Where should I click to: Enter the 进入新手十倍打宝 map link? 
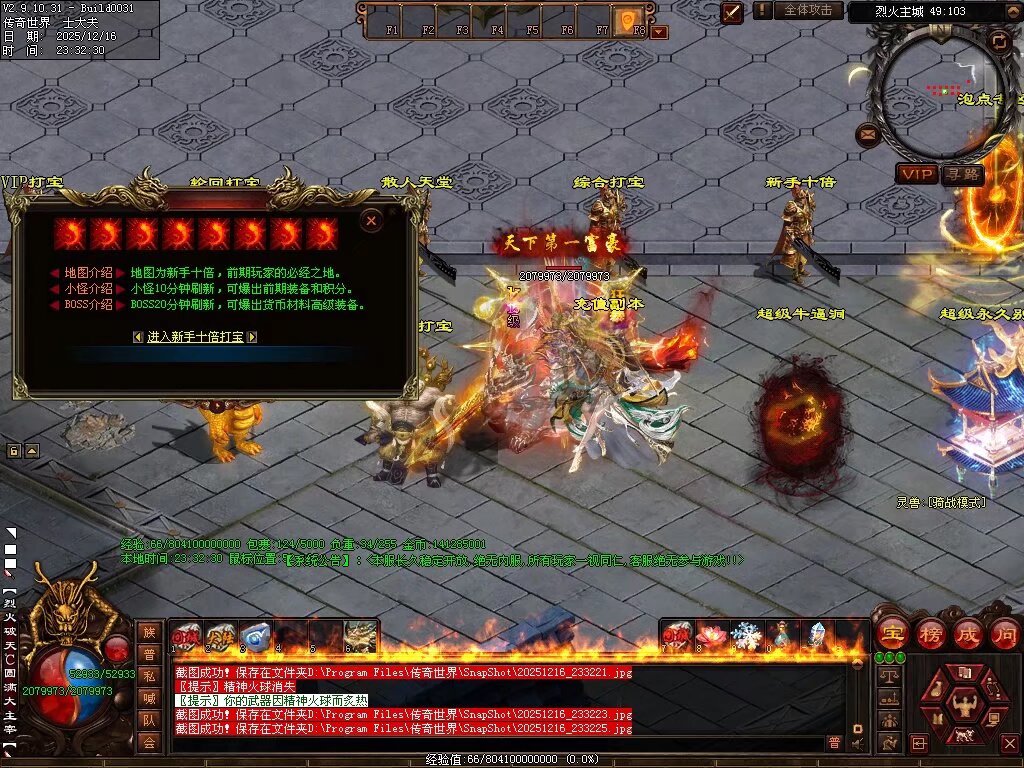[x=195, y=337]
